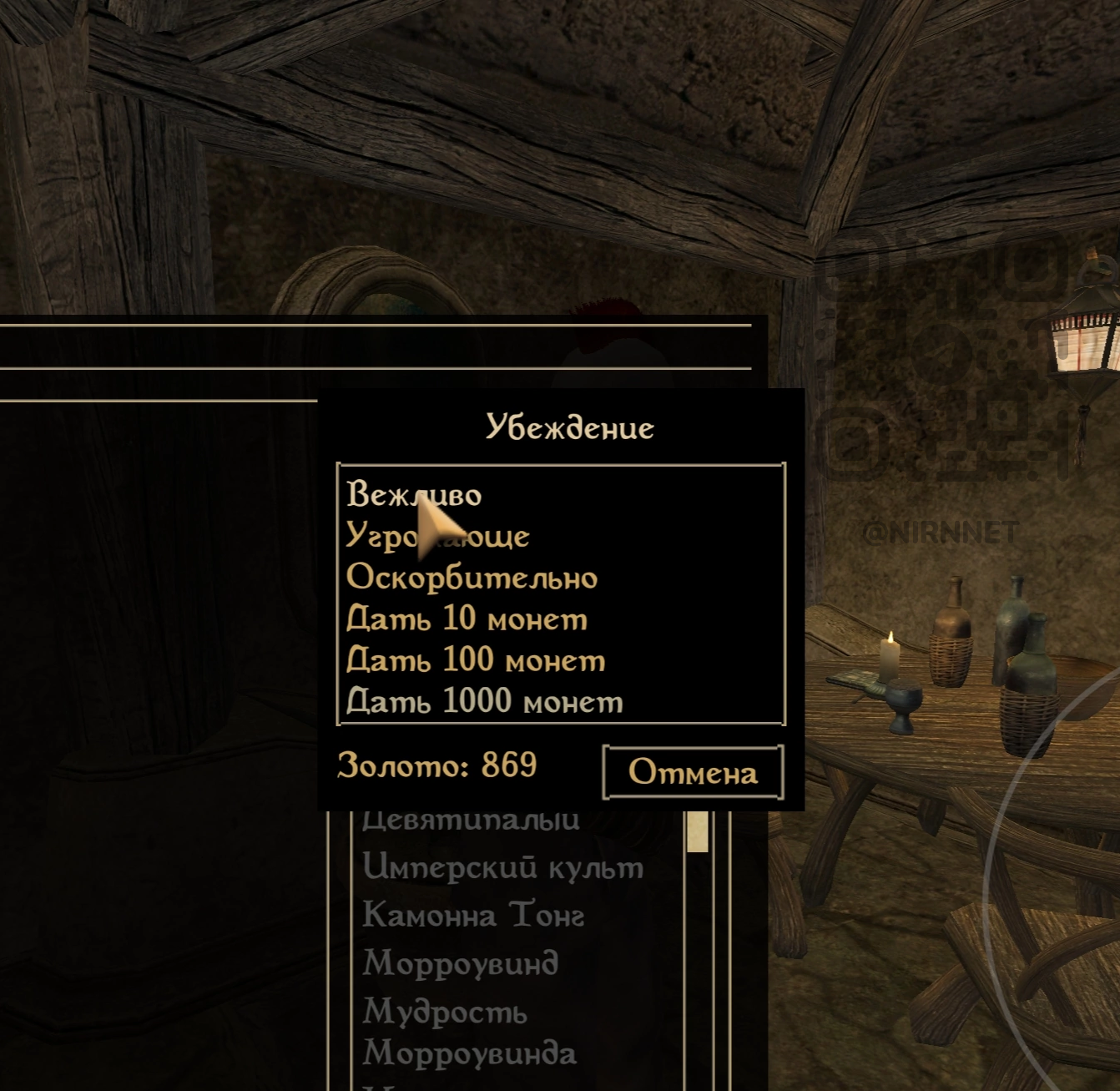Pick the Оскорбительно taunt option
This screenshot has height=1091, width=1120.
tap(472, 578)
